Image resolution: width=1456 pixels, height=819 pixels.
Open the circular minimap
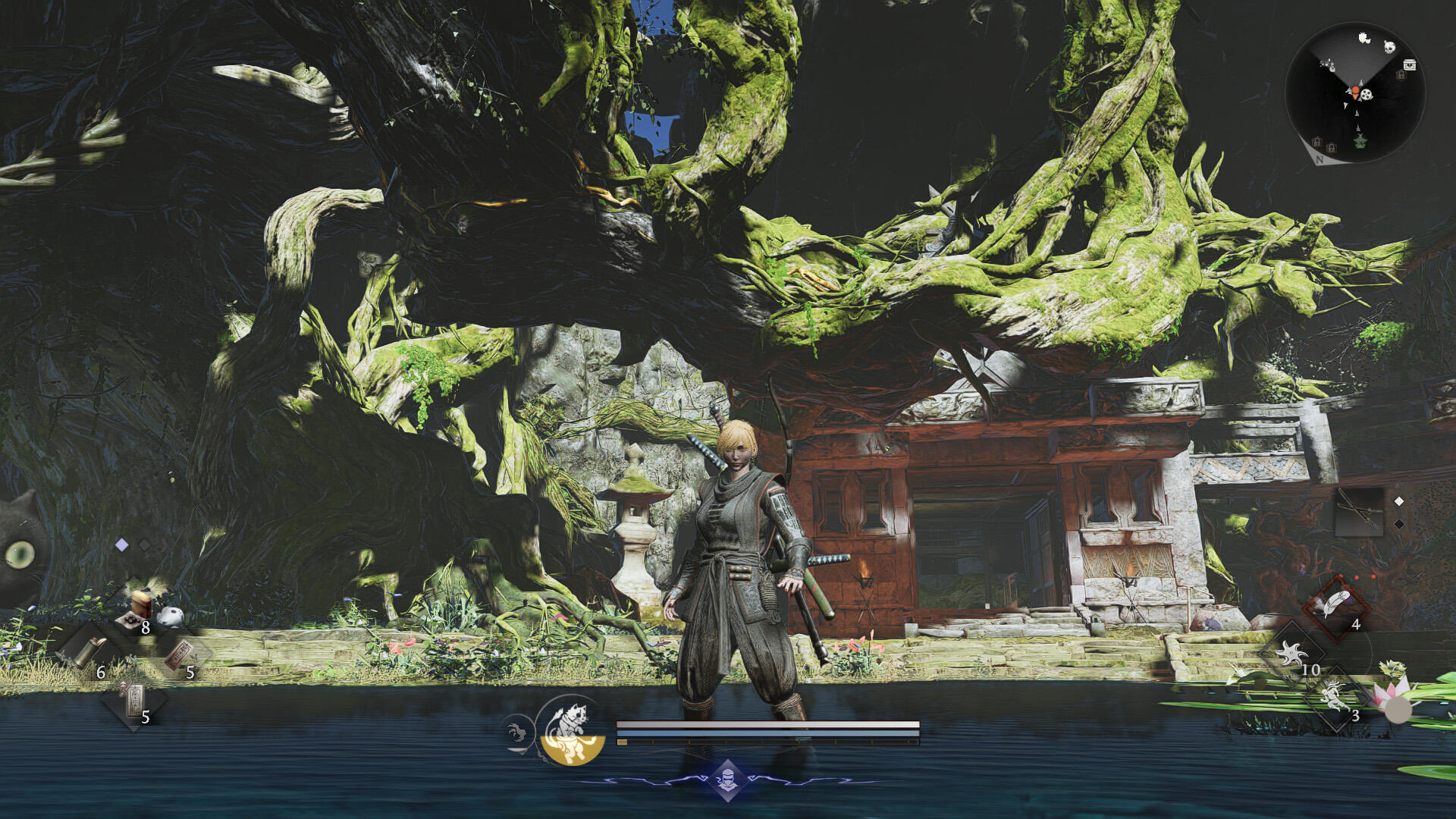pos(1355,93)
